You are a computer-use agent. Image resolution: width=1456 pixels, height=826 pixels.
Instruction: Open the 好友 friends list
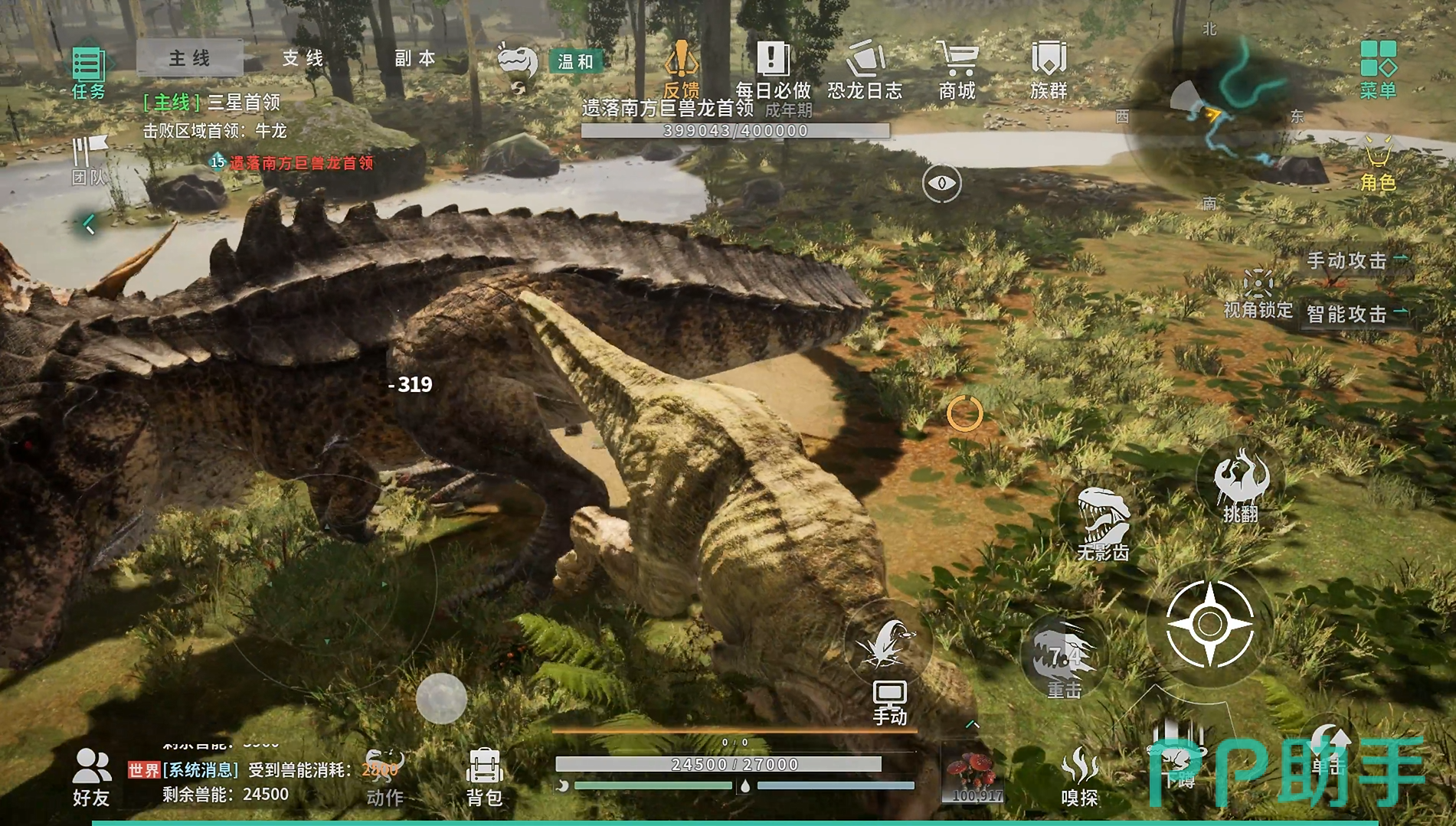click(x=91, y=775)
